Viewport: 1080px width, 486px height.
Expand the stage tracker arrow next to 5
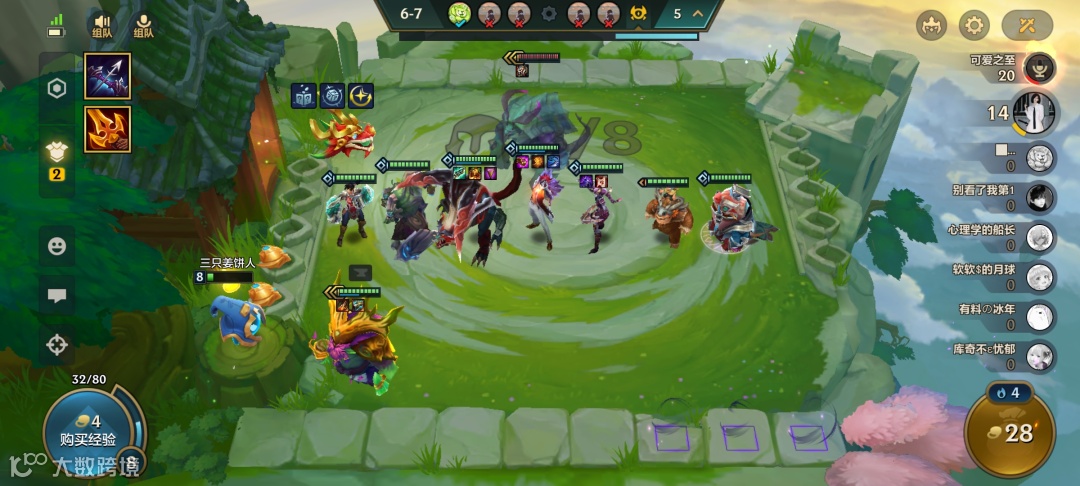697,14
